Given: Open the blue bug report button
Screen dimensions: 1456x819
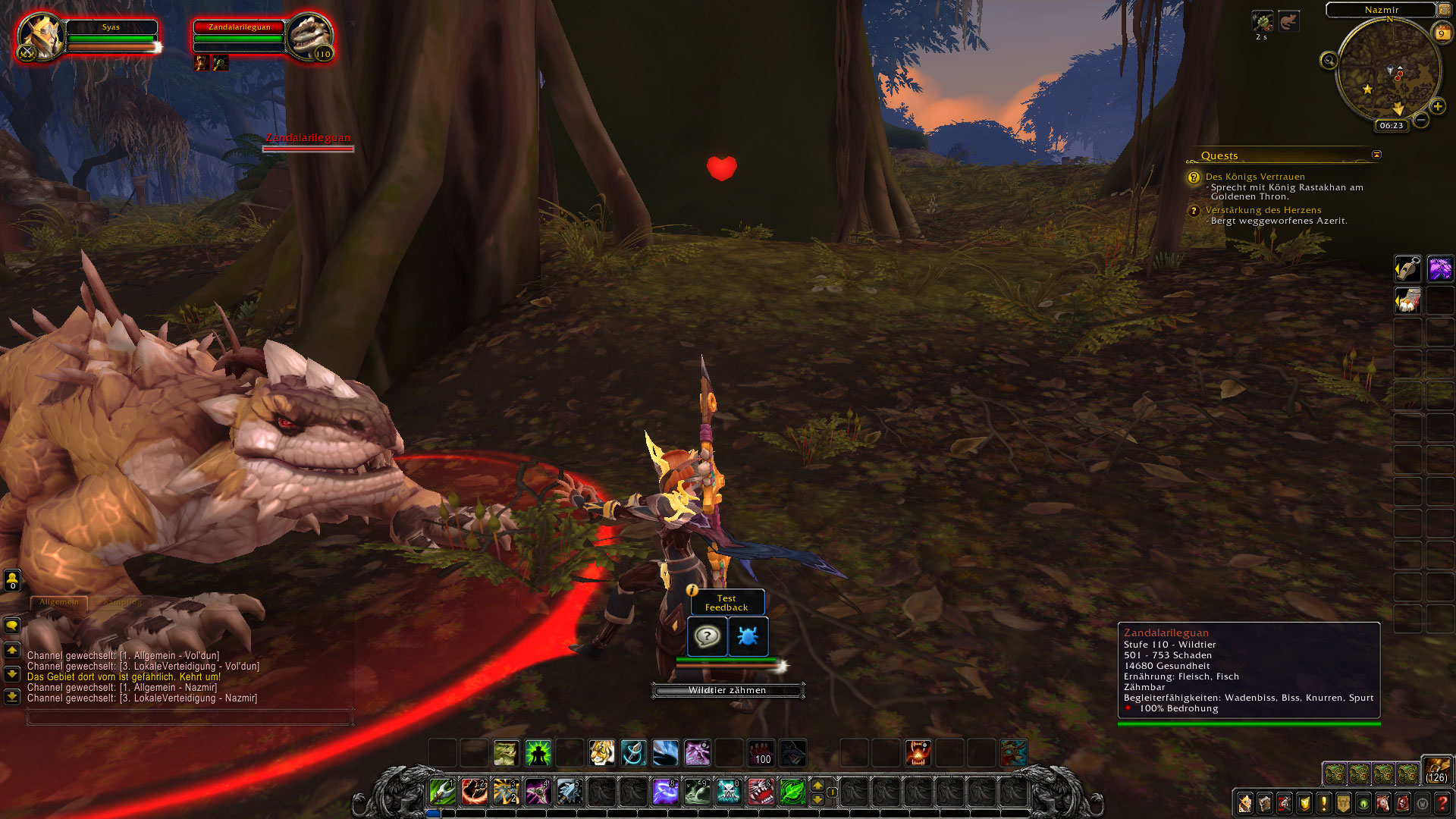Looking at the screenshot, I should pos(748,636).
